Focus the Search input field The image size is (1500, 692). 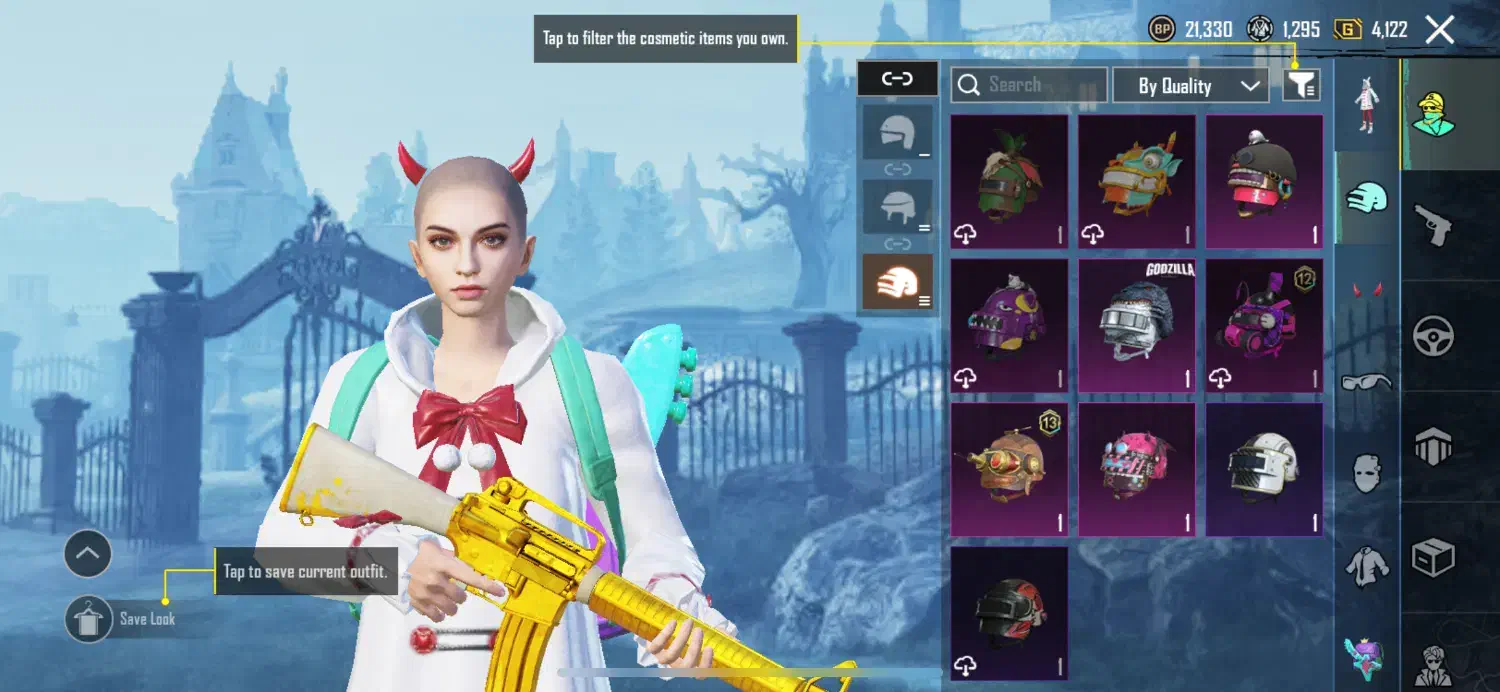click(1030, 85)
